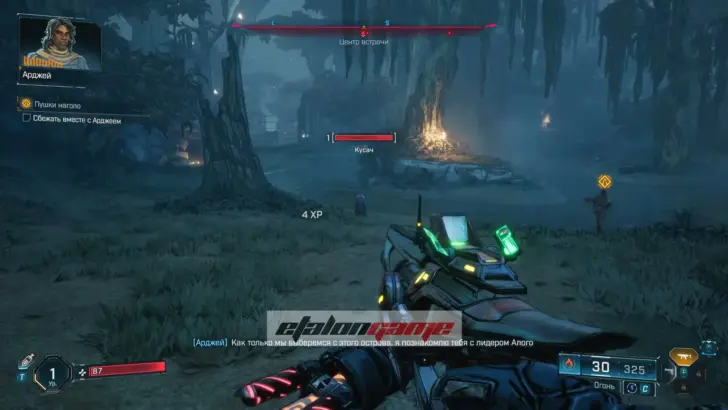Select the "Пушки наголо" mission tracker
Screen dimensions: 728x410
pyautogui.click(x=55, y=104)
